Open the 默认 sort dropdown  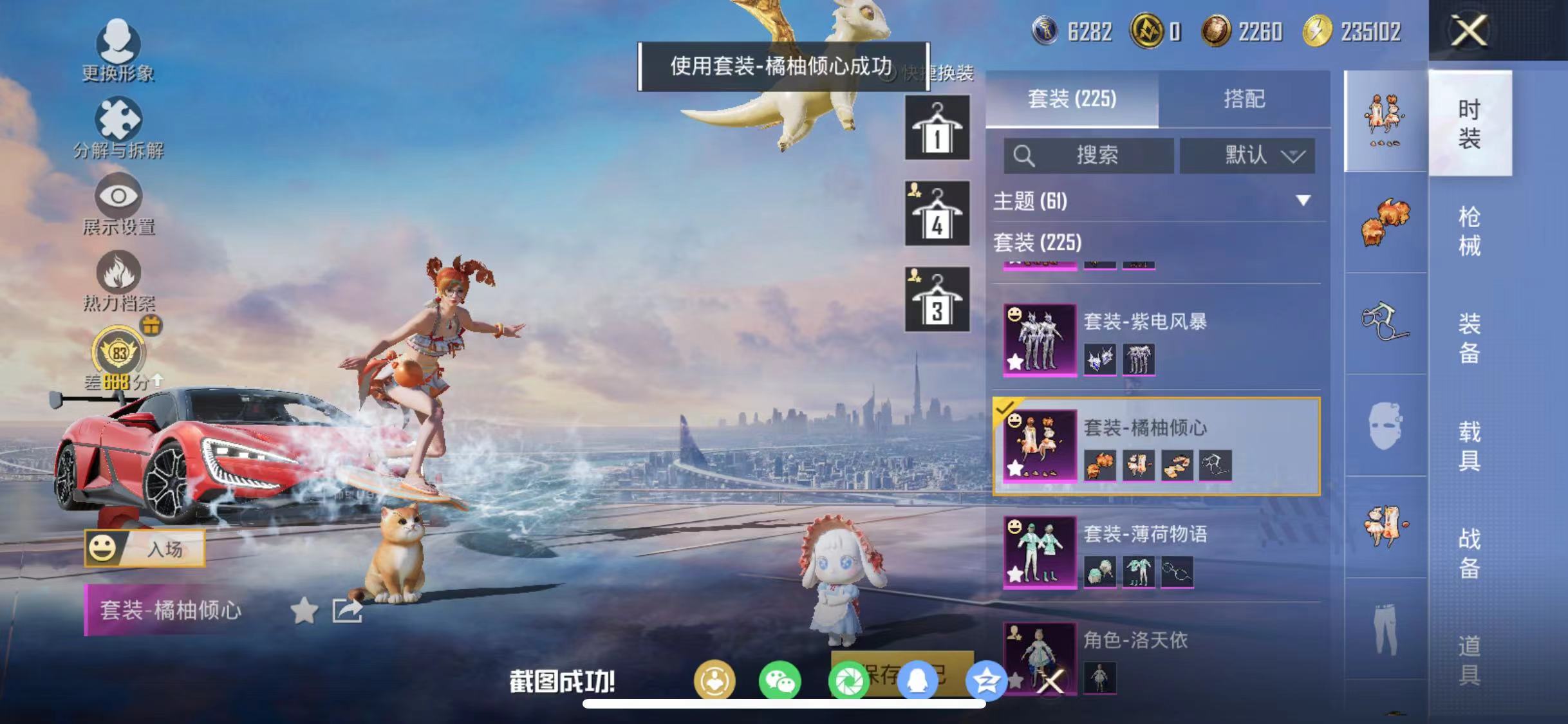(x=1247, y=154)
